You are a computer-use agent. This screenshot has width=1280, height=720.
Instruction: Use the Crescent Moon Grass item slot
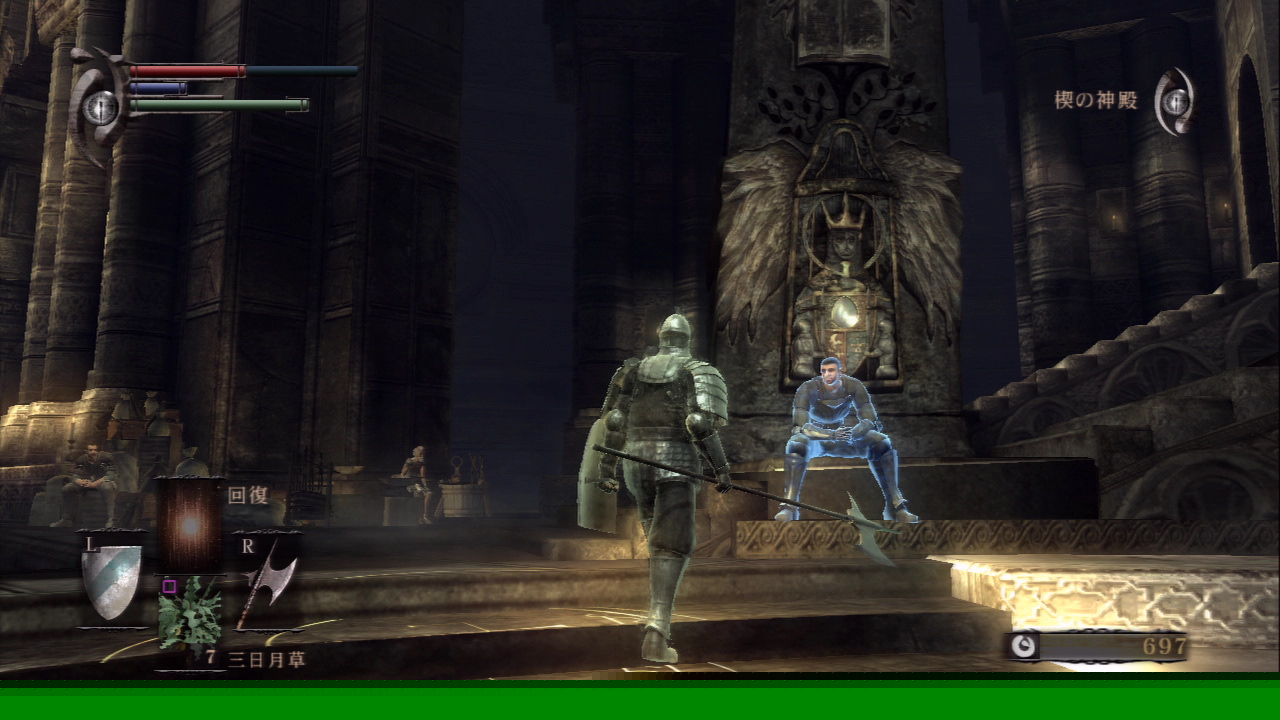[x=189, y=615]
